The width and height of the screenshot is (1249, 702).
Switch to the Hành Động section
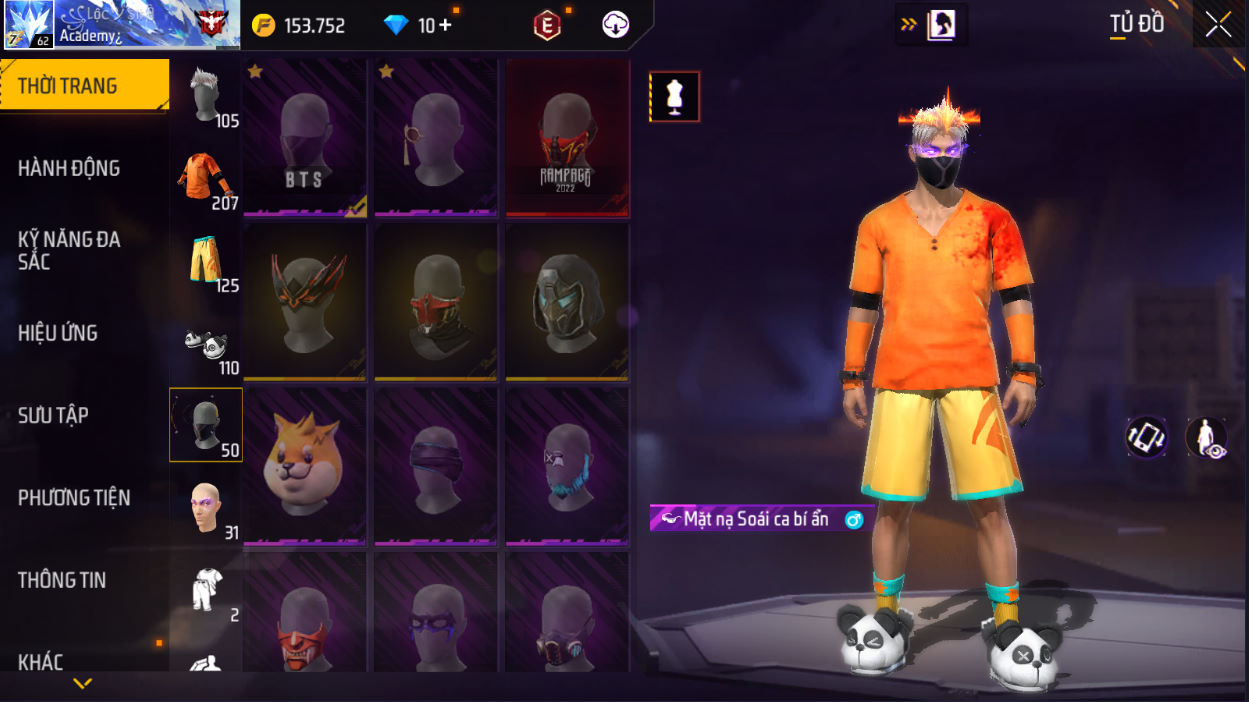click(x=70, y=168)
